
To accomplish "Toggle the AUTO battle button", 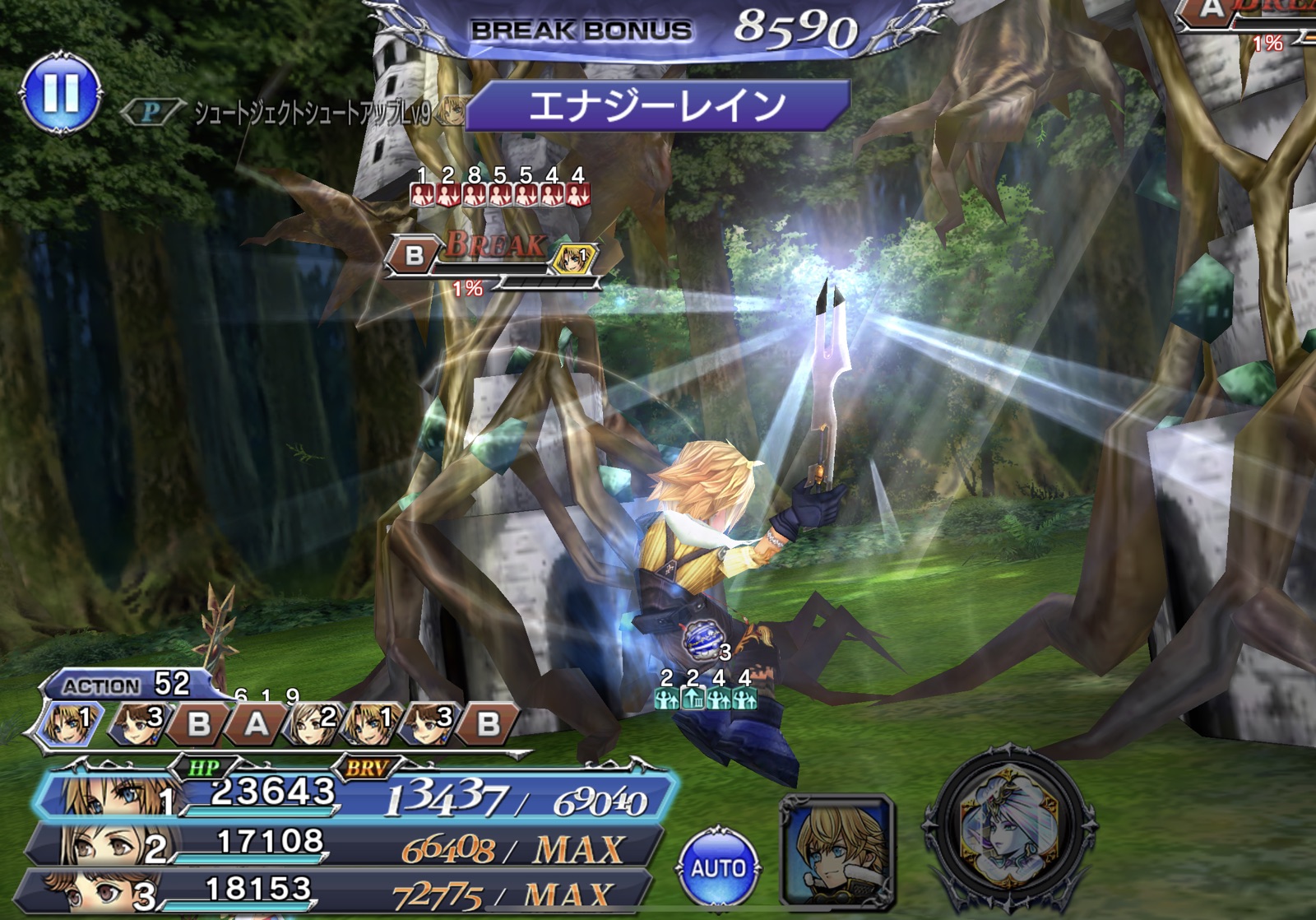I will pyautogui.click(x=718, y=867).
